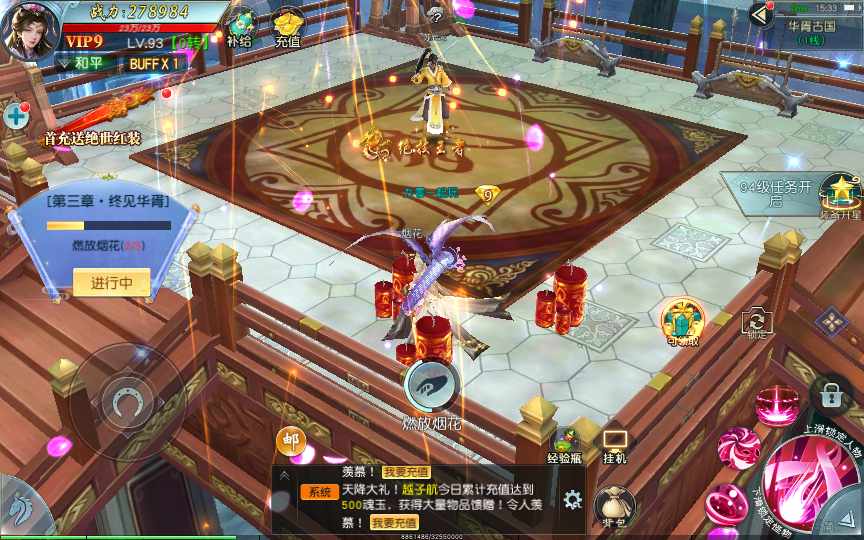Screen dimensions: 864x540
Task: Tap the 锁定 target lock switch icon
Action: (x=757, y=321)
